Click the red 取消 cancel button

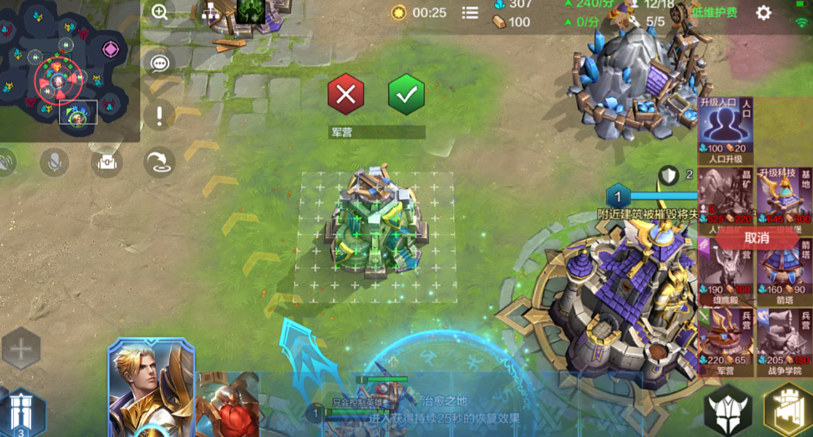point(757,238)
